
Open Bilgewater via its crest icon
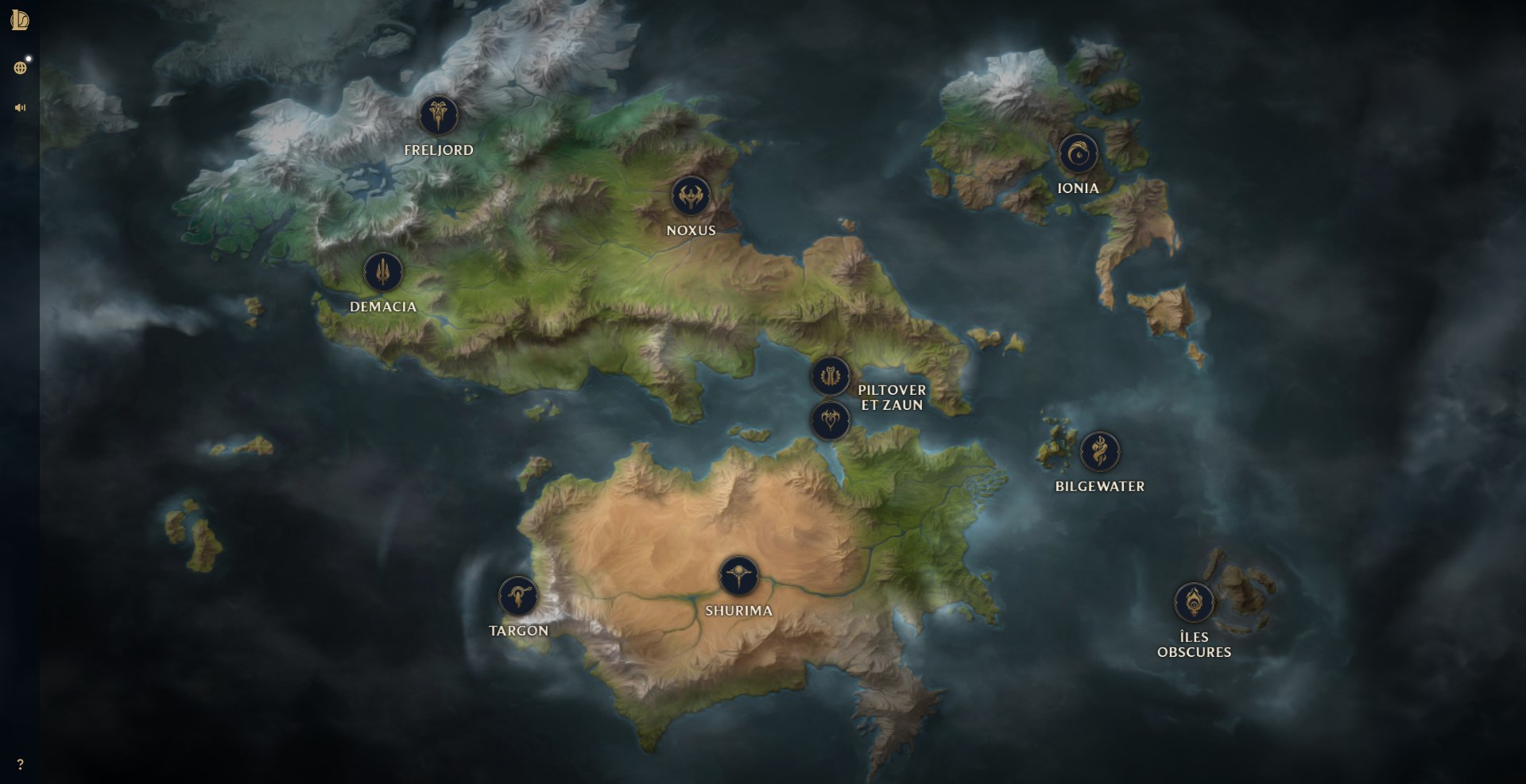(x=1101, y=453)
